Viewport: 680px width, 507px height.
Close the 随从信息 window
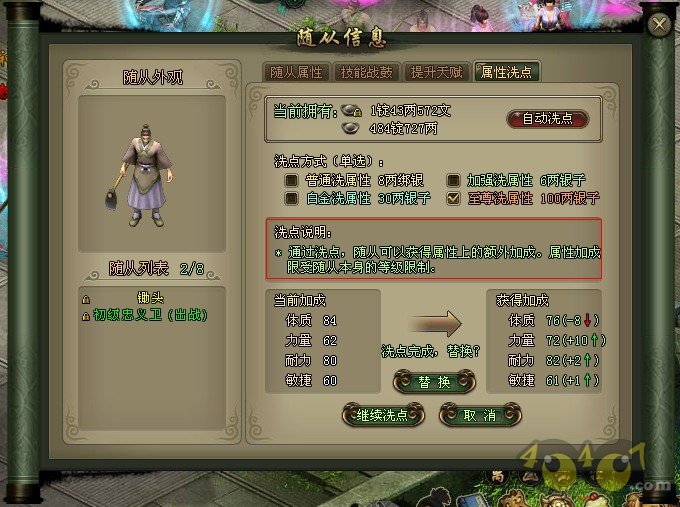pyautogui.click(x=658, y=25)
